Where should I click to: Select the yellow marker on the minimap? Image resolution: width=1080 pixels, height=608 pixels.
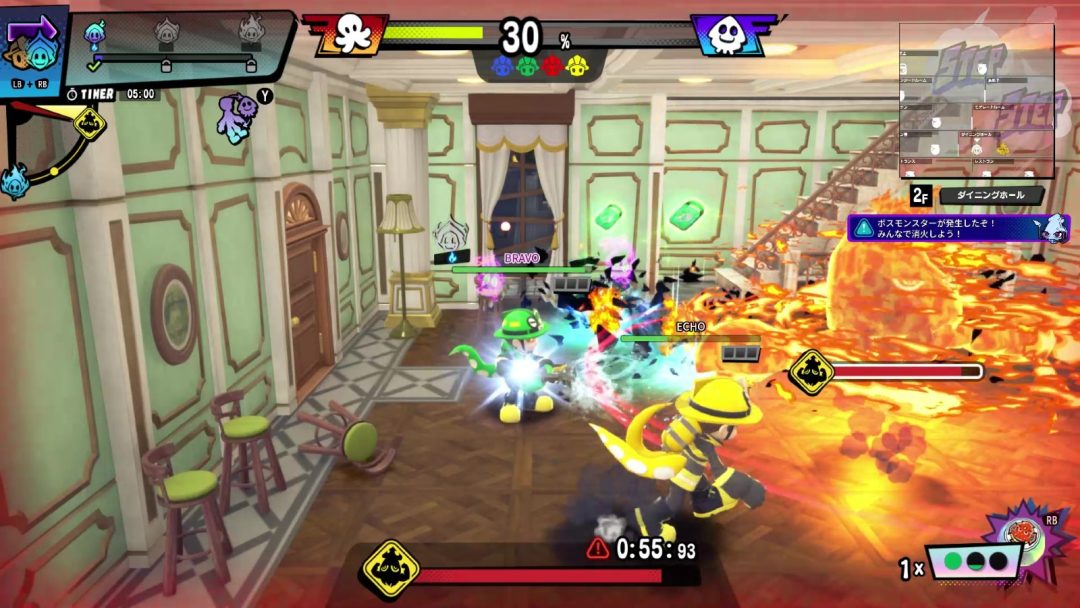1003,149
